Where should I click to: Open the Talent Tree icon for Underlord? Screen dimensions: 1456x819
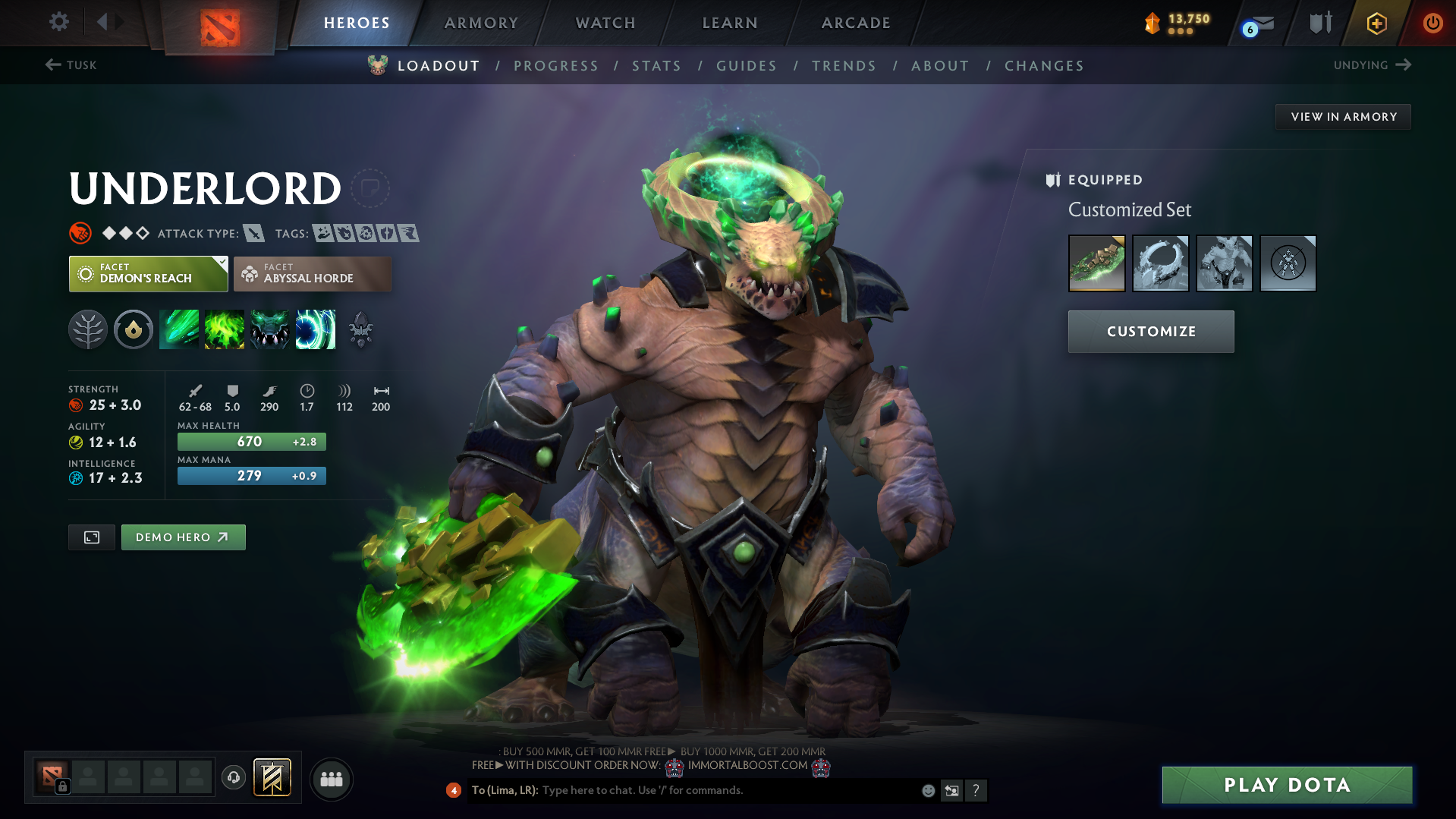[88, 329]
